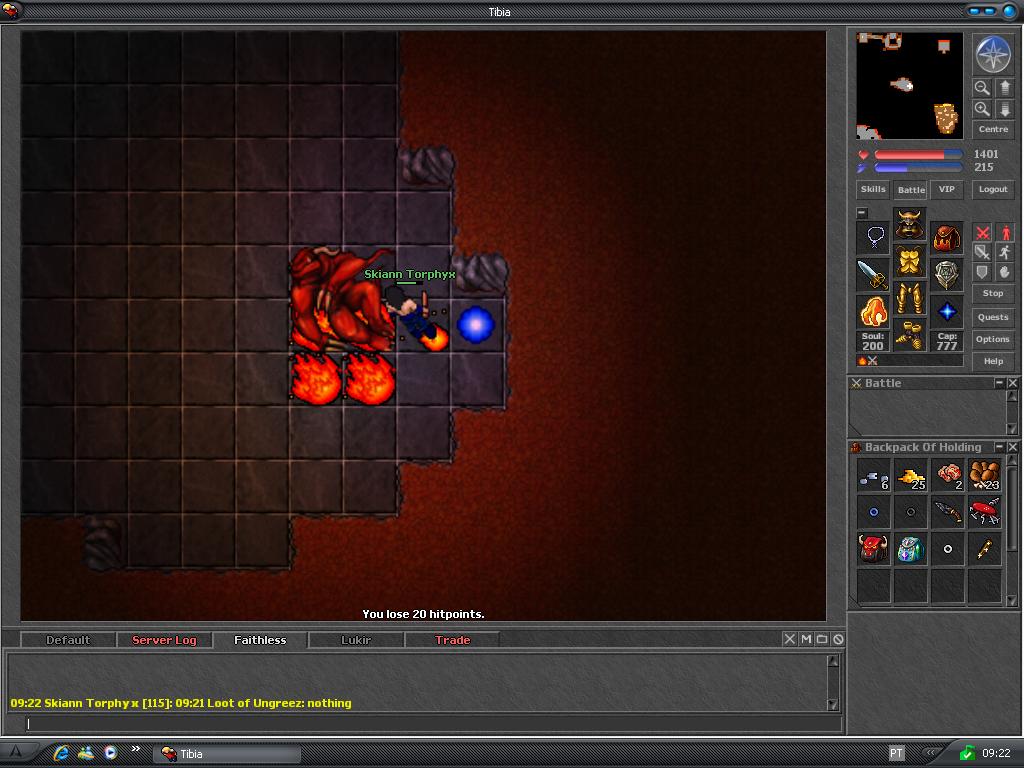Open the Skills window
The image size is (1024, 768).
(x=873, y=189)
